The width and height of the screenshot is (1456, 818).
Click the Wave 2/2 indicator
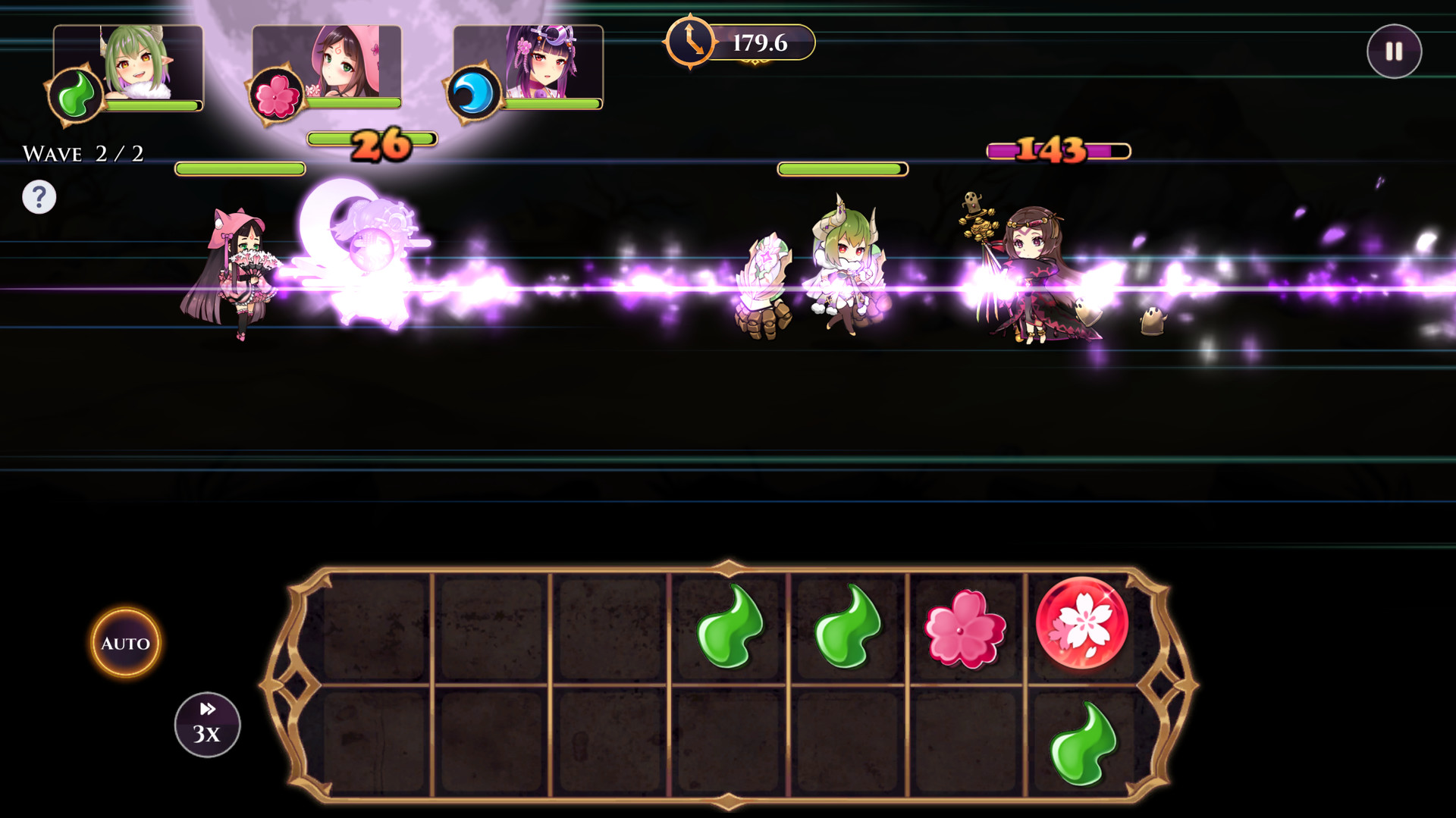click(x=83, y=152)
